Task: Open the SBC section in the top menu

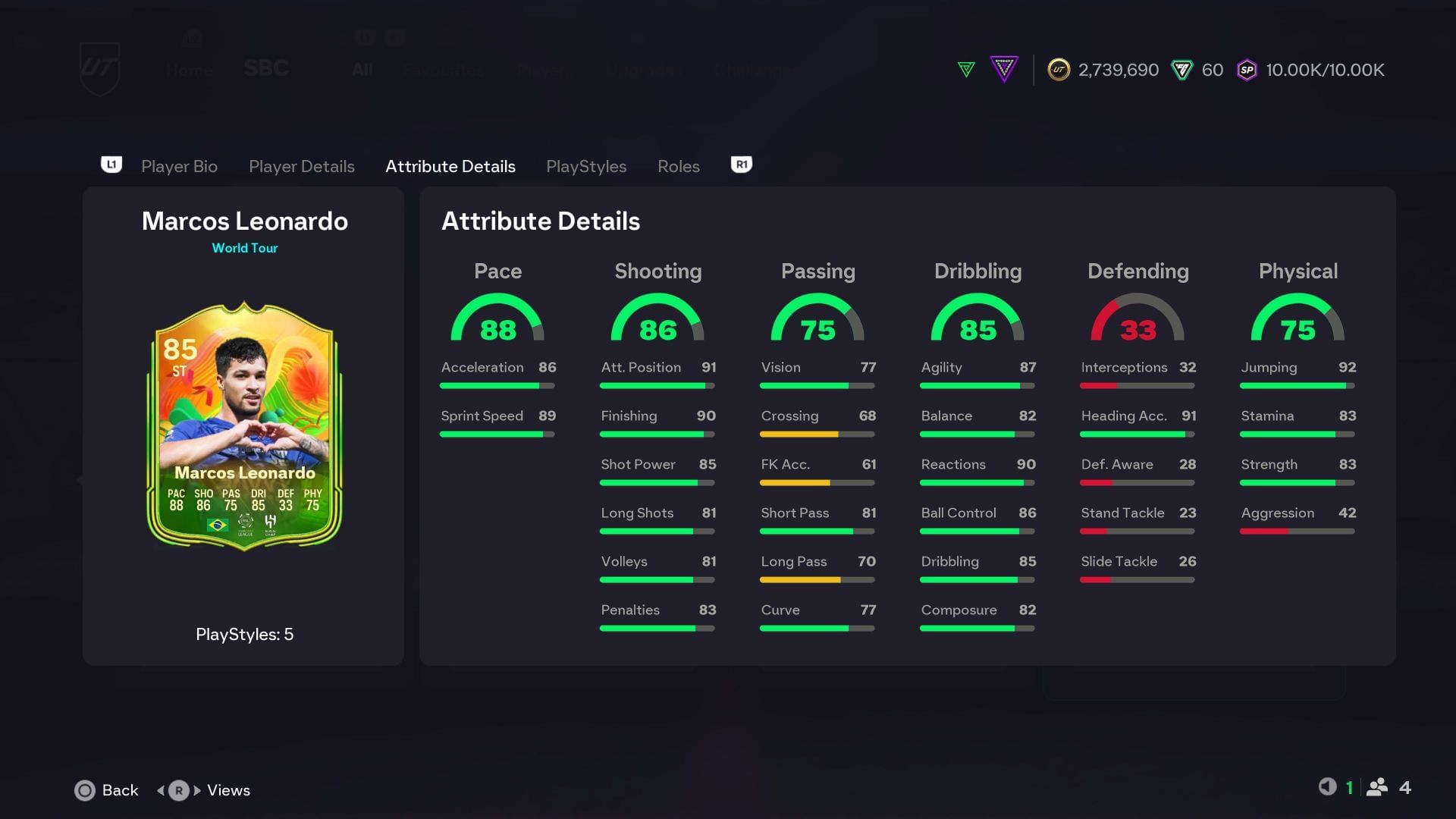Action: (x=266, y=68)
